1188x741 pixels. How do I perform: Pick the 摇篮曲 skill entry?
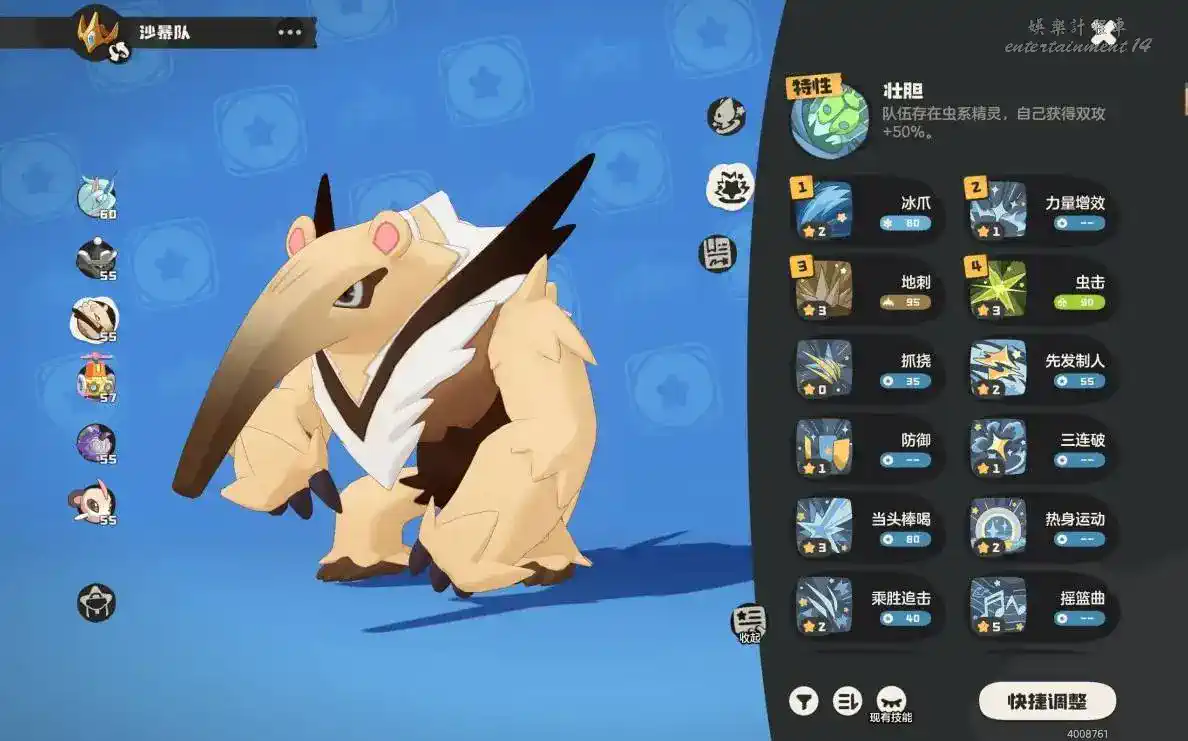click(1040, 605)
